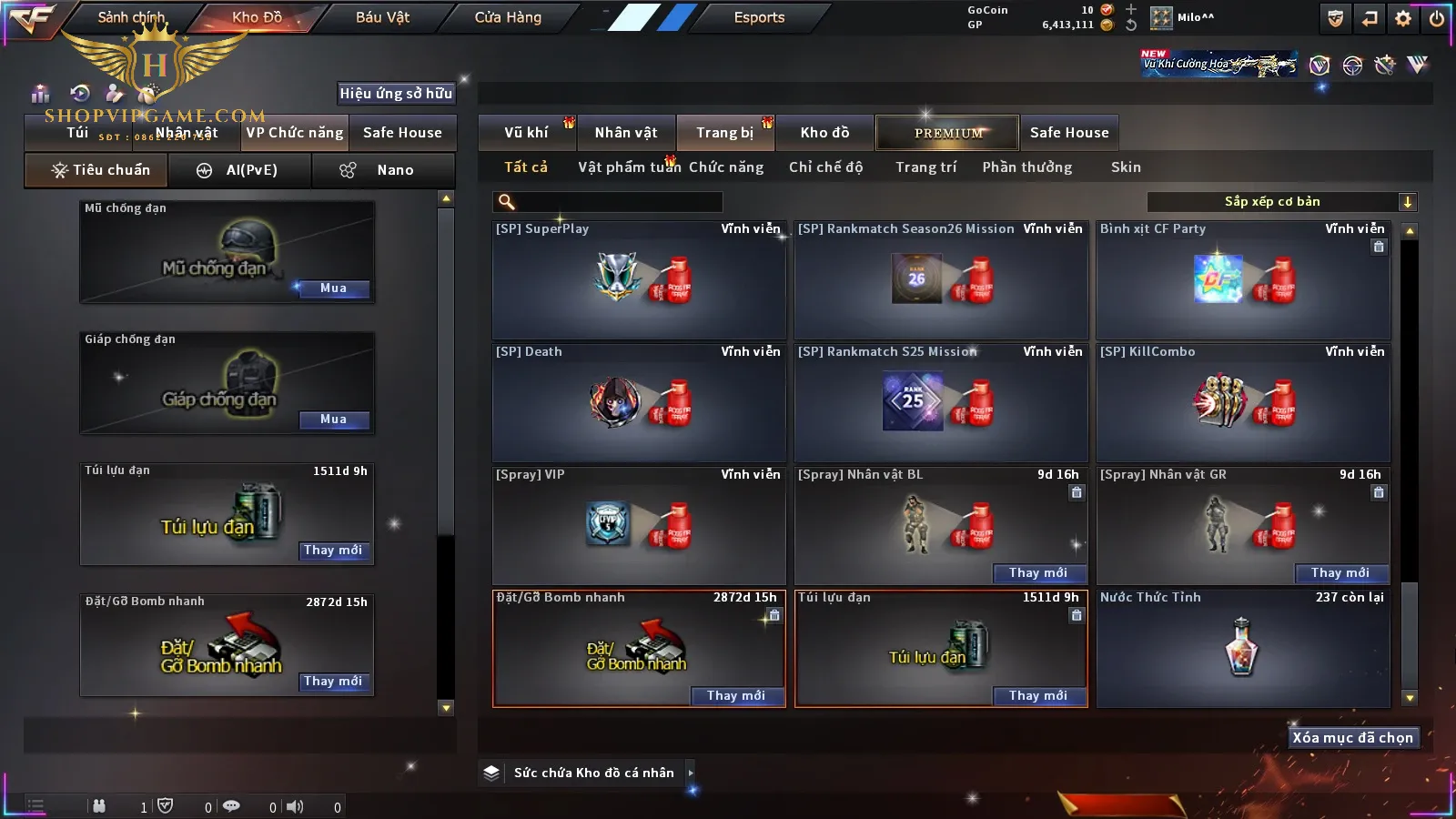Go to the Cửa Hàng shop

coord(508,17)
